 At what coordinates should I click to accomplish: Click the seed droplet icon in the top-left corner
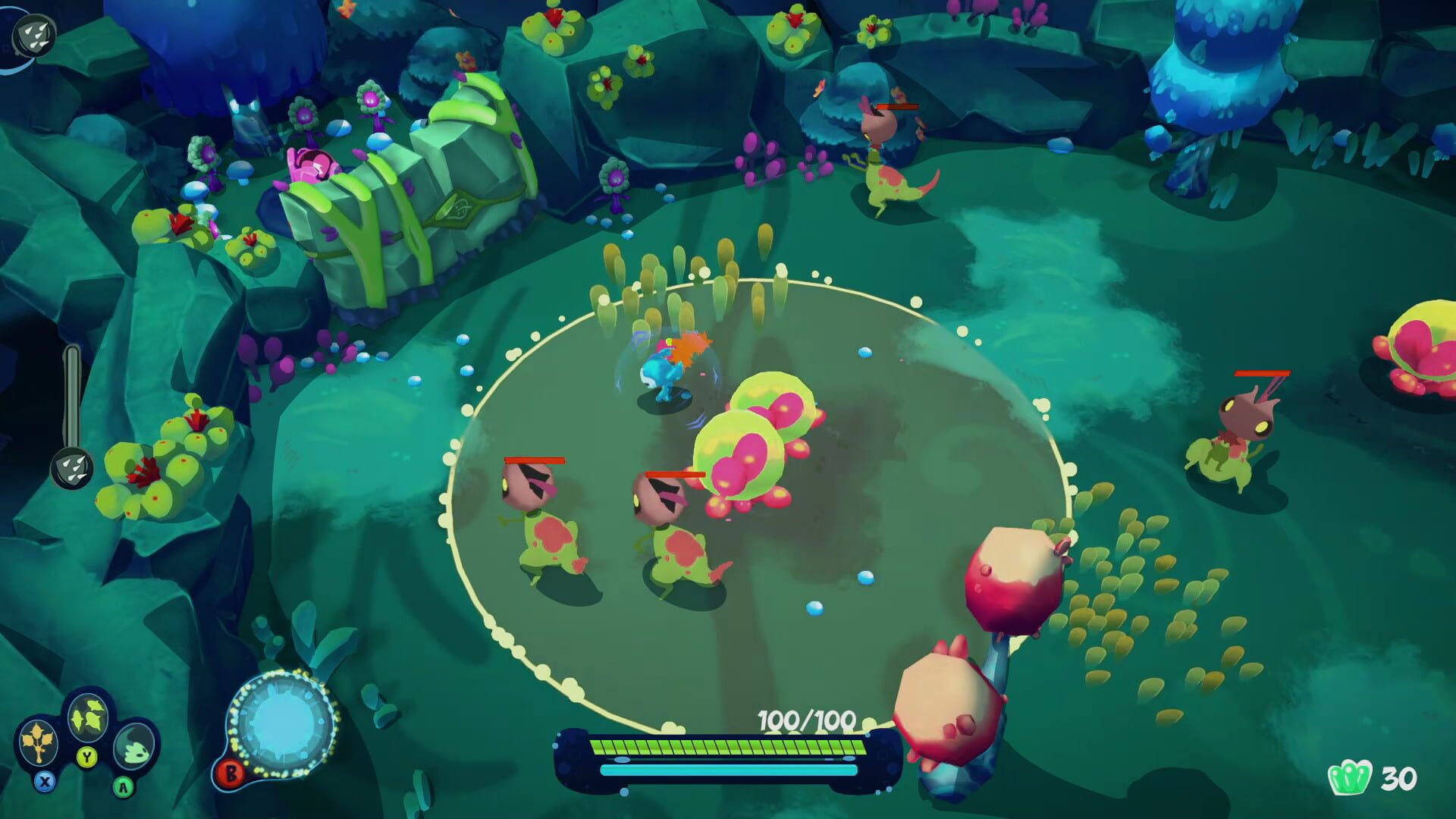pos(35,35)
